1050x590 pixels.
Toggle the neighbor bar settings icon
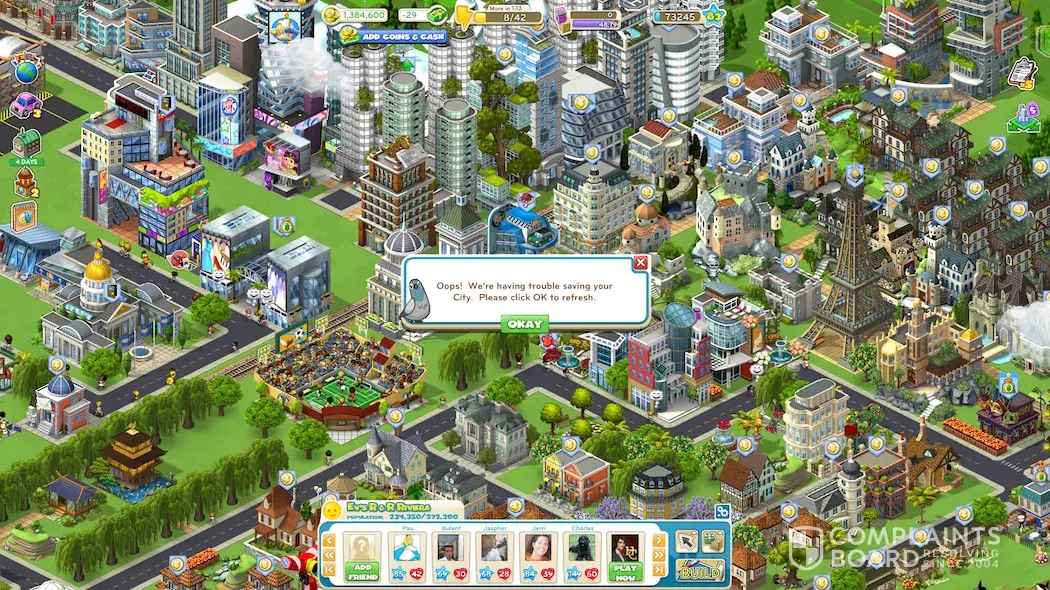coord(722,511)
